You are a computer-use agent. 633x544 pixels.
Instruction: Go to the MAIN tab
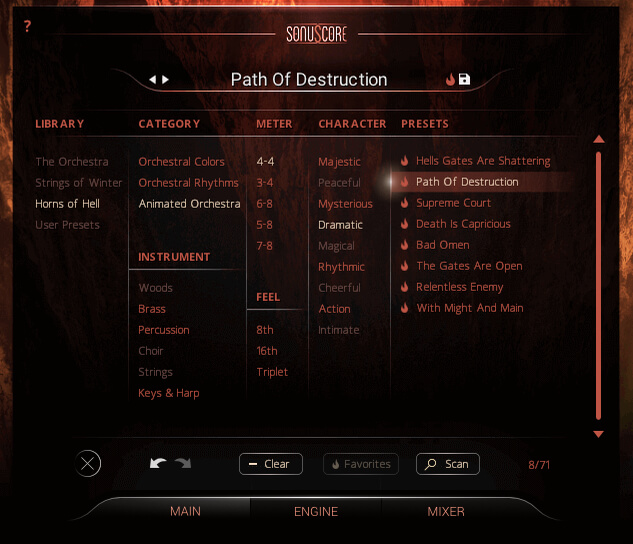185,511
